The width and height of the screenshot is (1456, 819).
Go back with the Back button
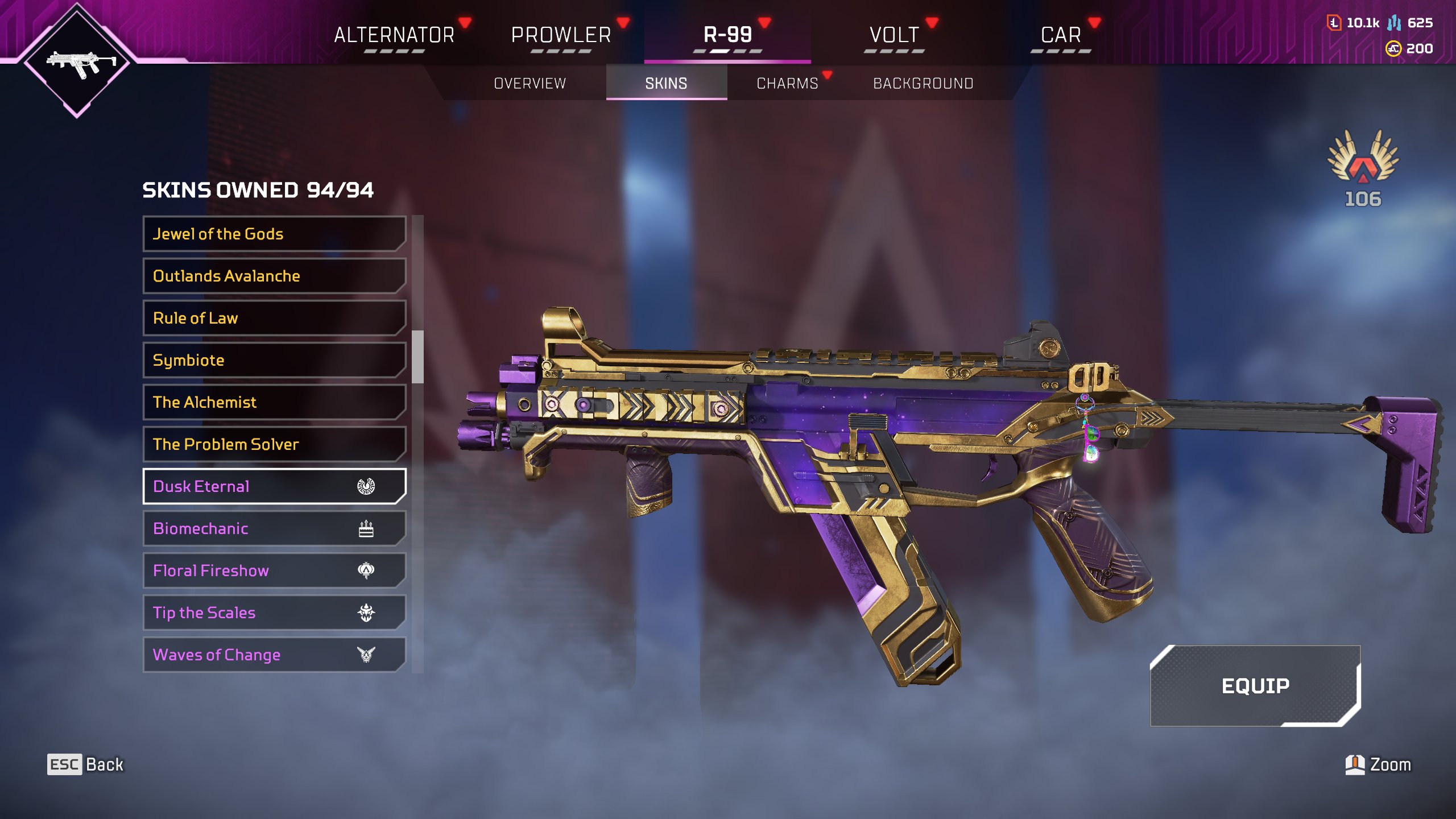tap(85, 764)
